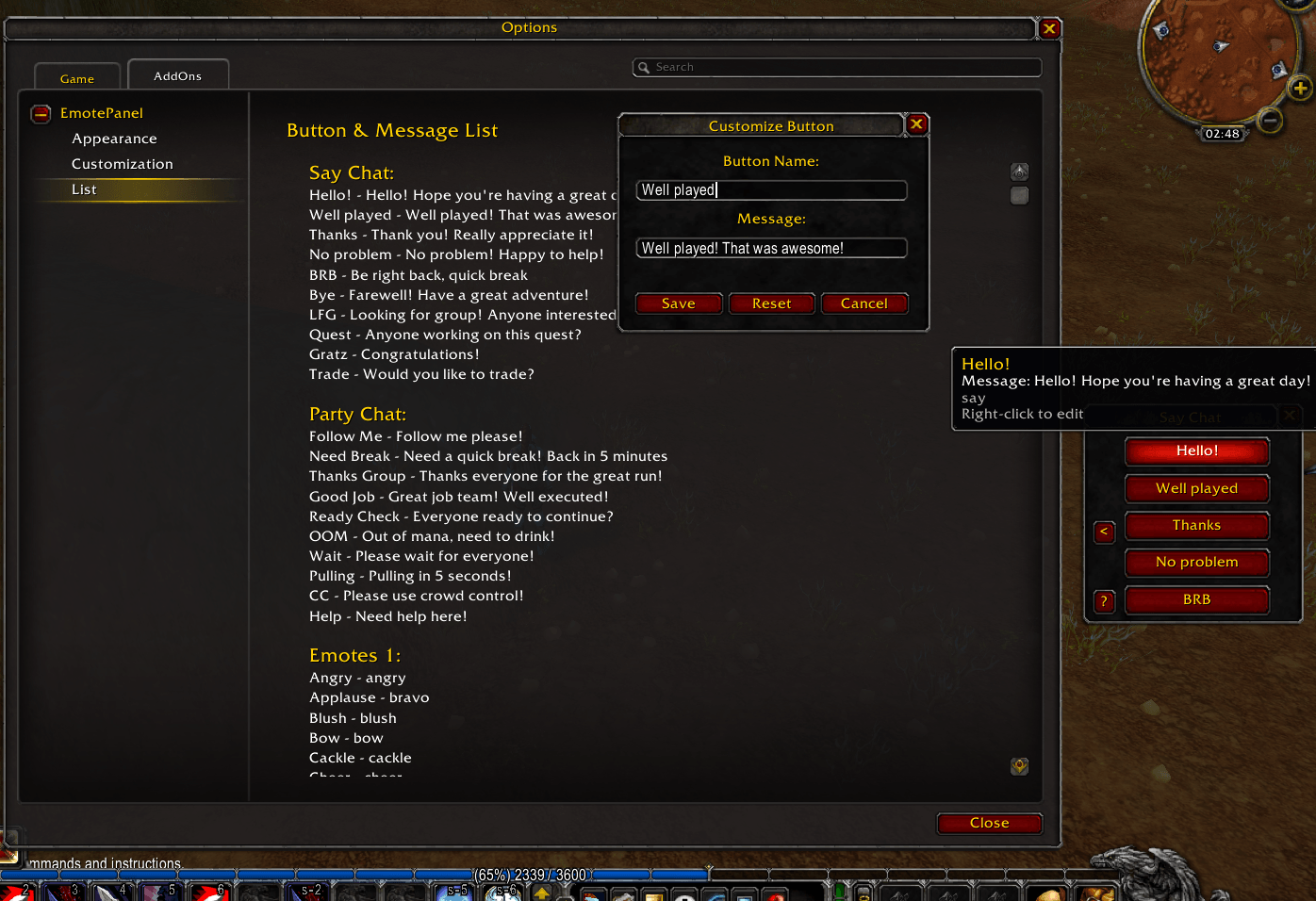Close the Options window via Close button
The height and width of the screenshot is (901, 1316).
coord(989,823)
